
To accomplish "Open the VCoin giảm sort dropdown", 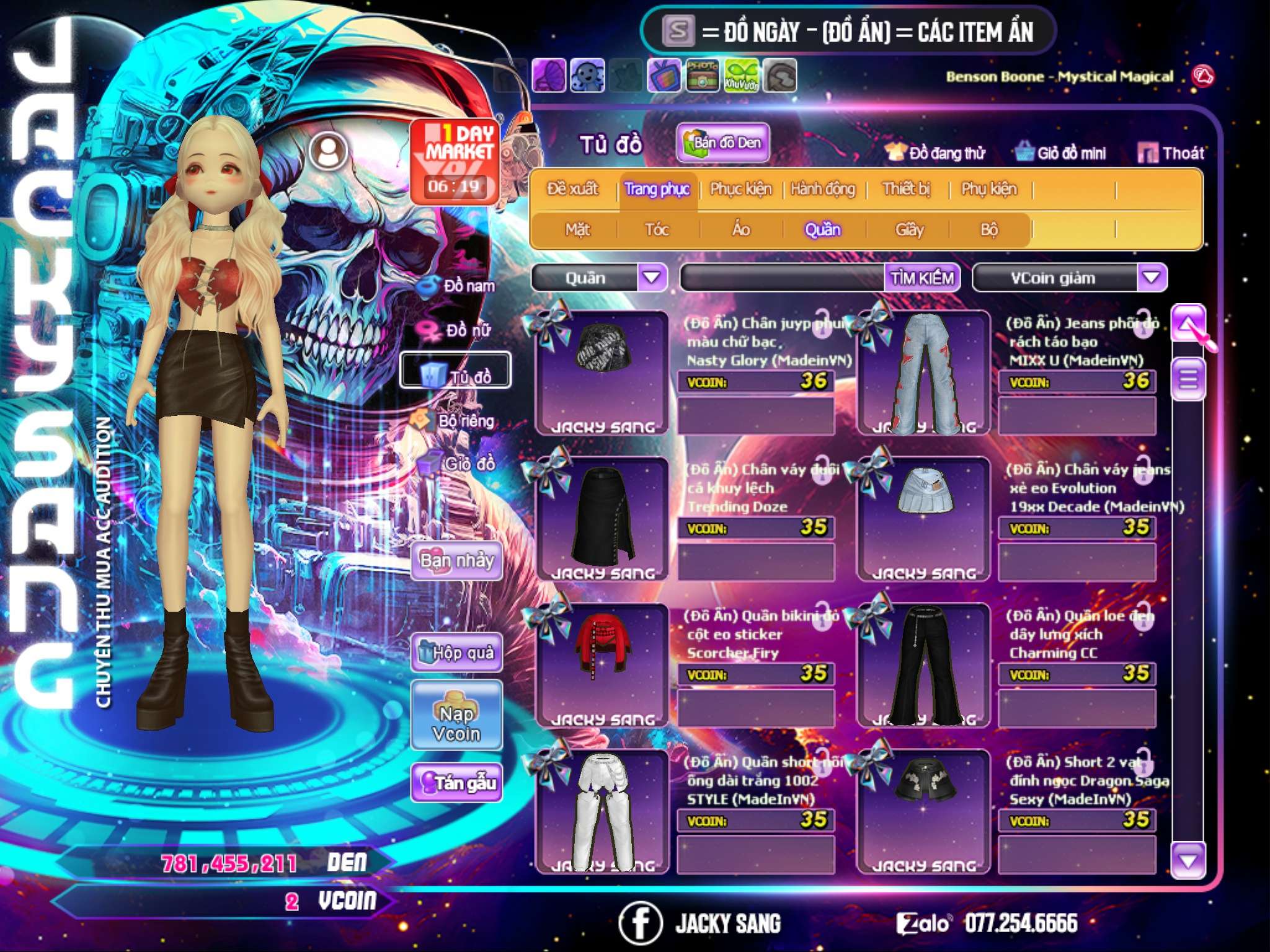I will click(x=1152, y=277).
